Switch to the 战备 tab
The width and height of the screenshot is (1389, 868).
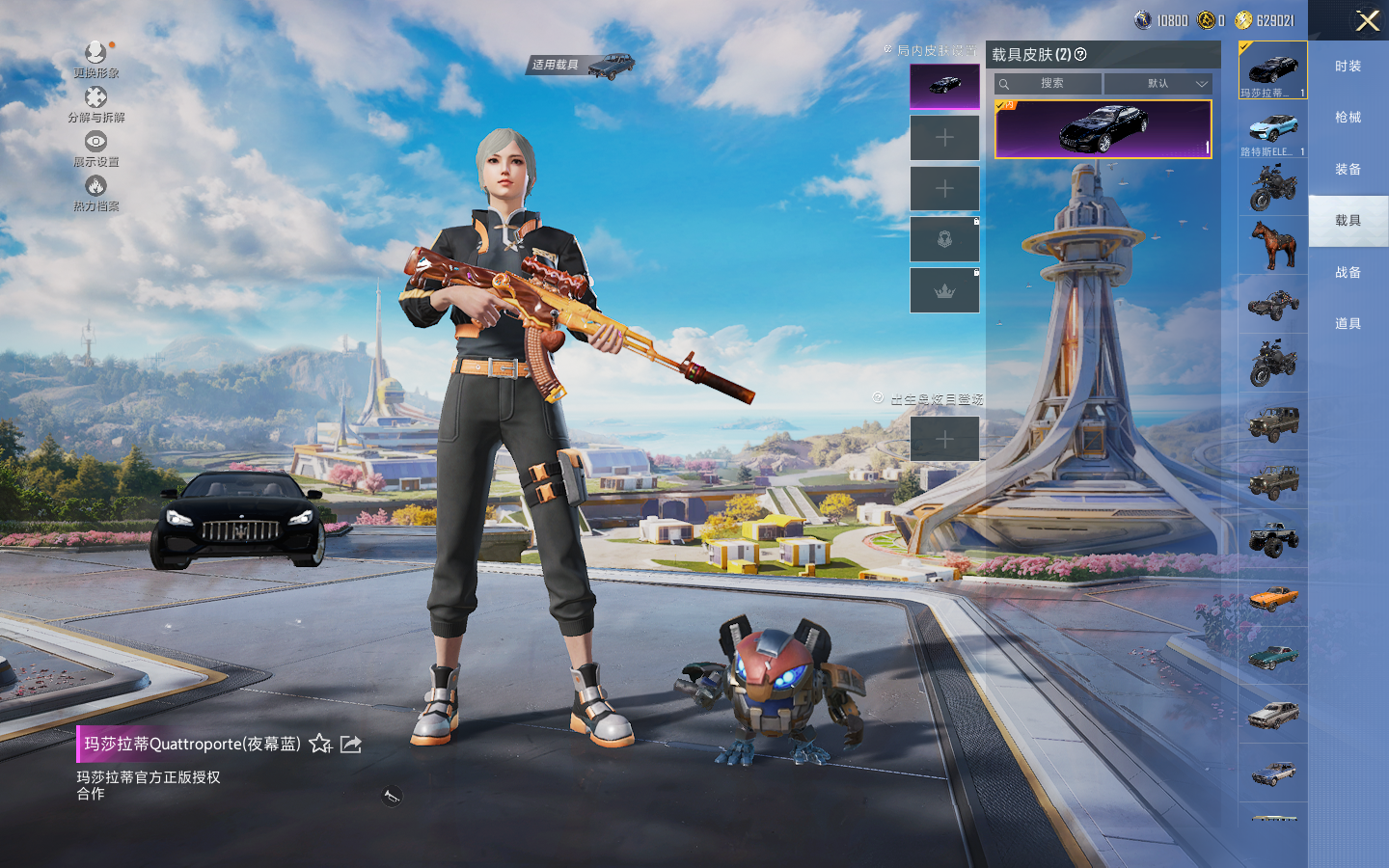[1348, 273]
